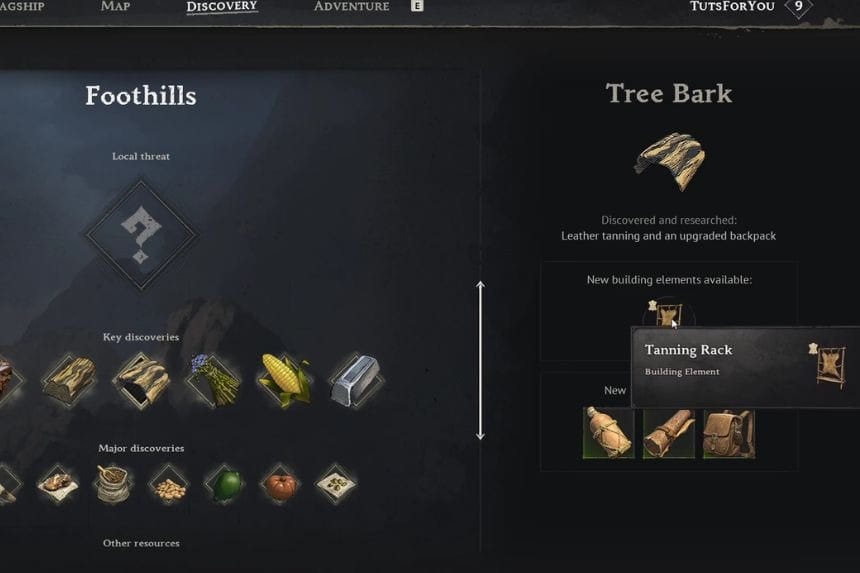Select the leather quiver item
Viewport: 860px width, 573px height.
[x=669, y=432]
